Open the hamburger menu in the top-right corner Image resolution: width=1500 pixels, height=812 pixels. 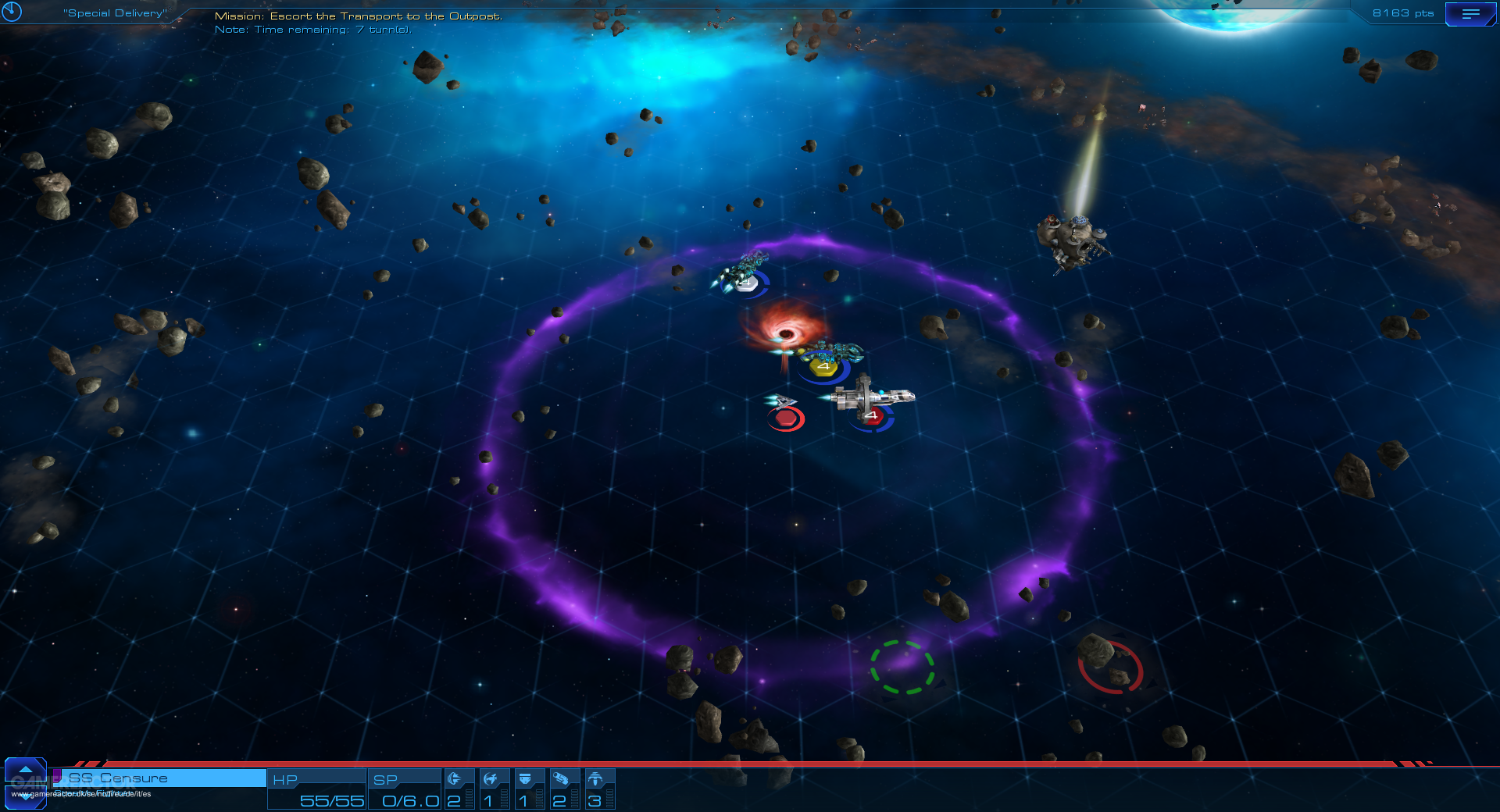point(1471,13)
